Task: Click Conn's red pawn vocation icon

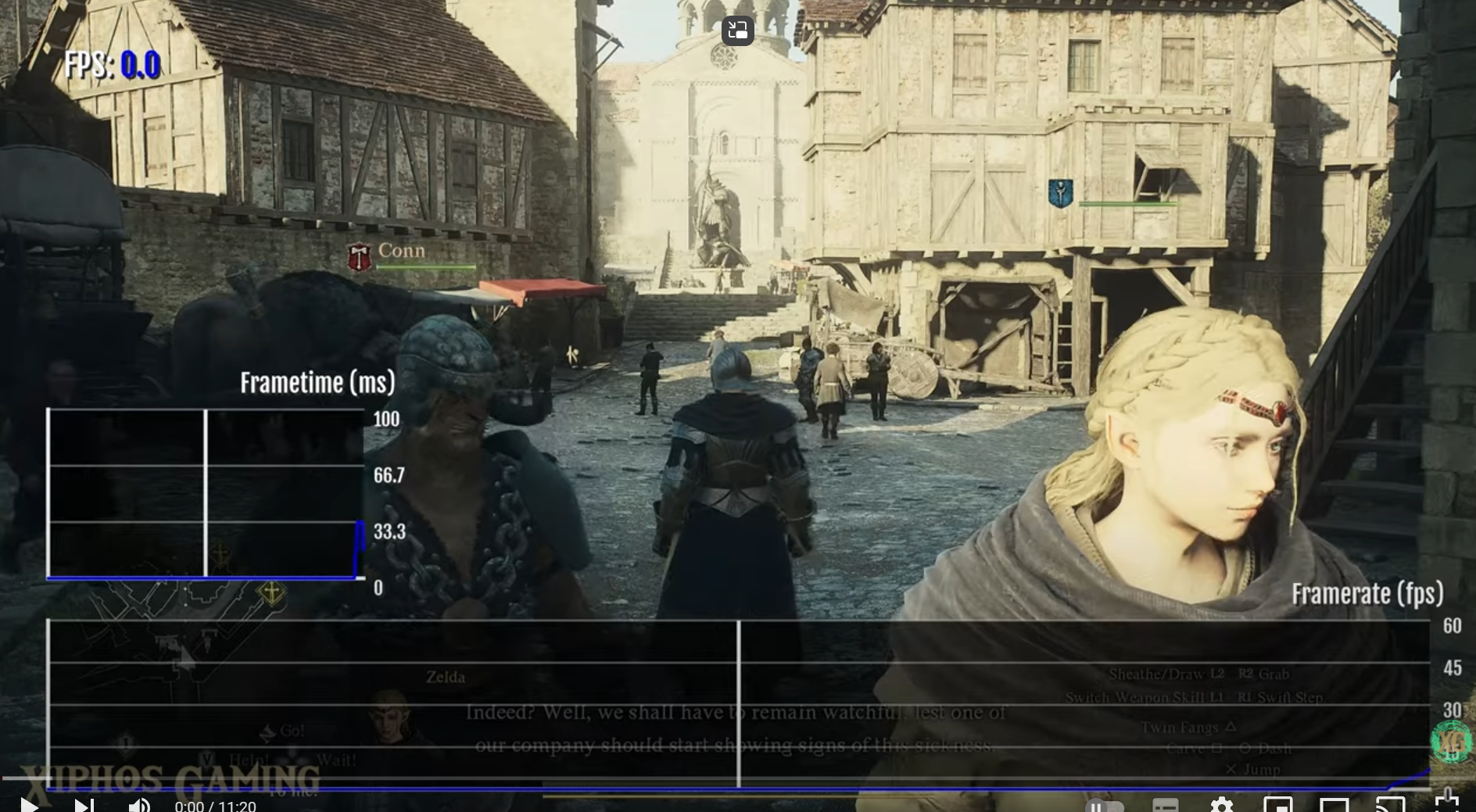Action: tap(359, 257)
